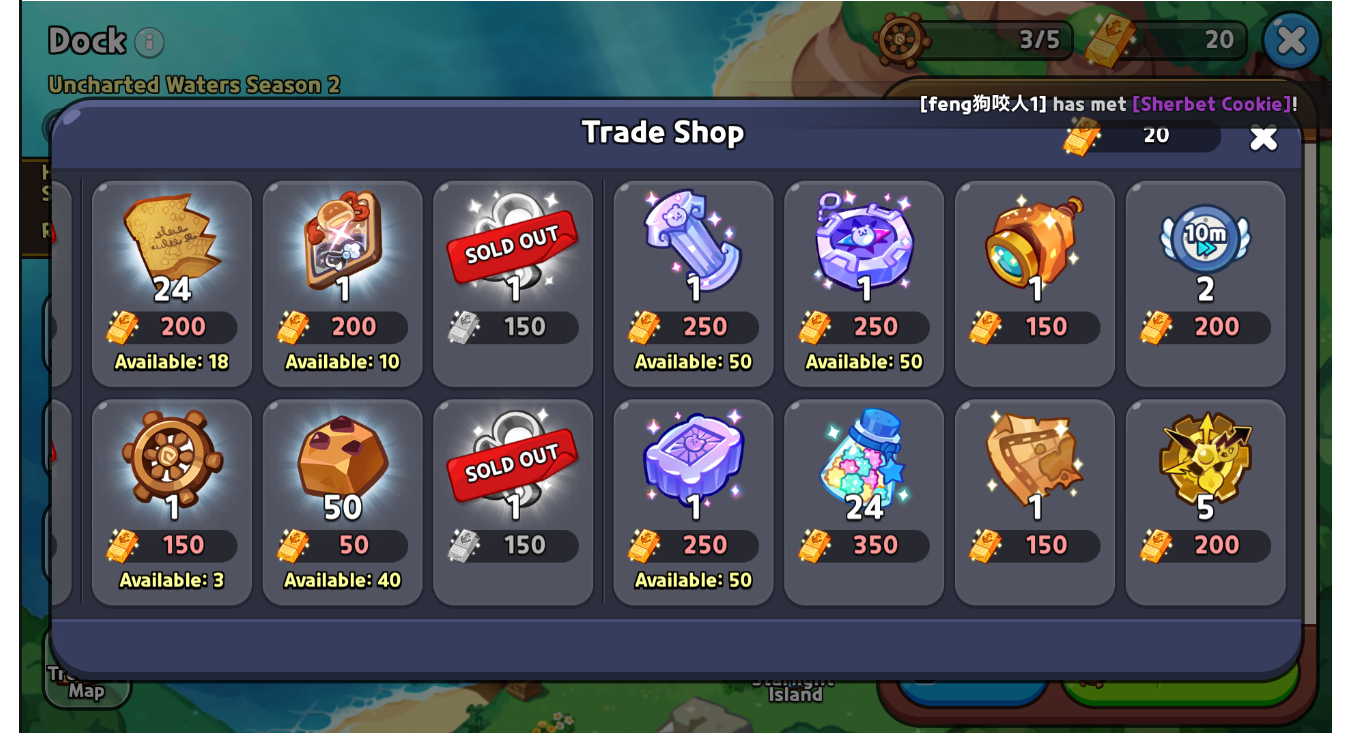Buy 50 chocolate chip cookie chunks
Image resolution: width=1350 pixels, height=733 pixels.
343,501
